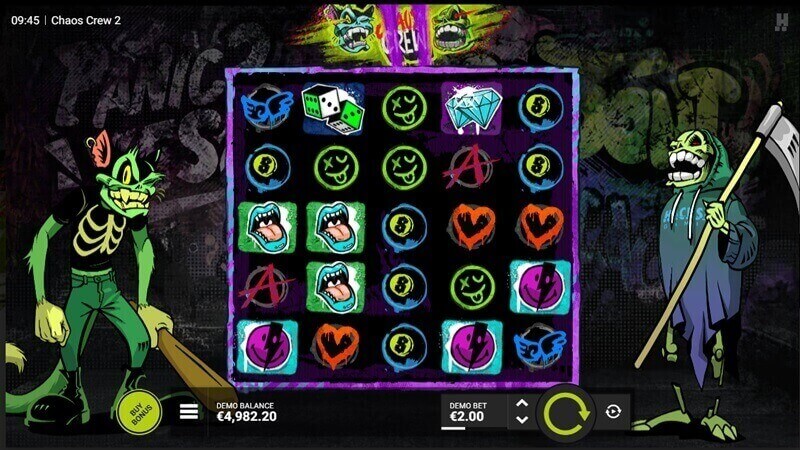The width and height of the screenshot is (800, 450).
Task: Open the hamburger menu
Action: click(x=188, y=411)
